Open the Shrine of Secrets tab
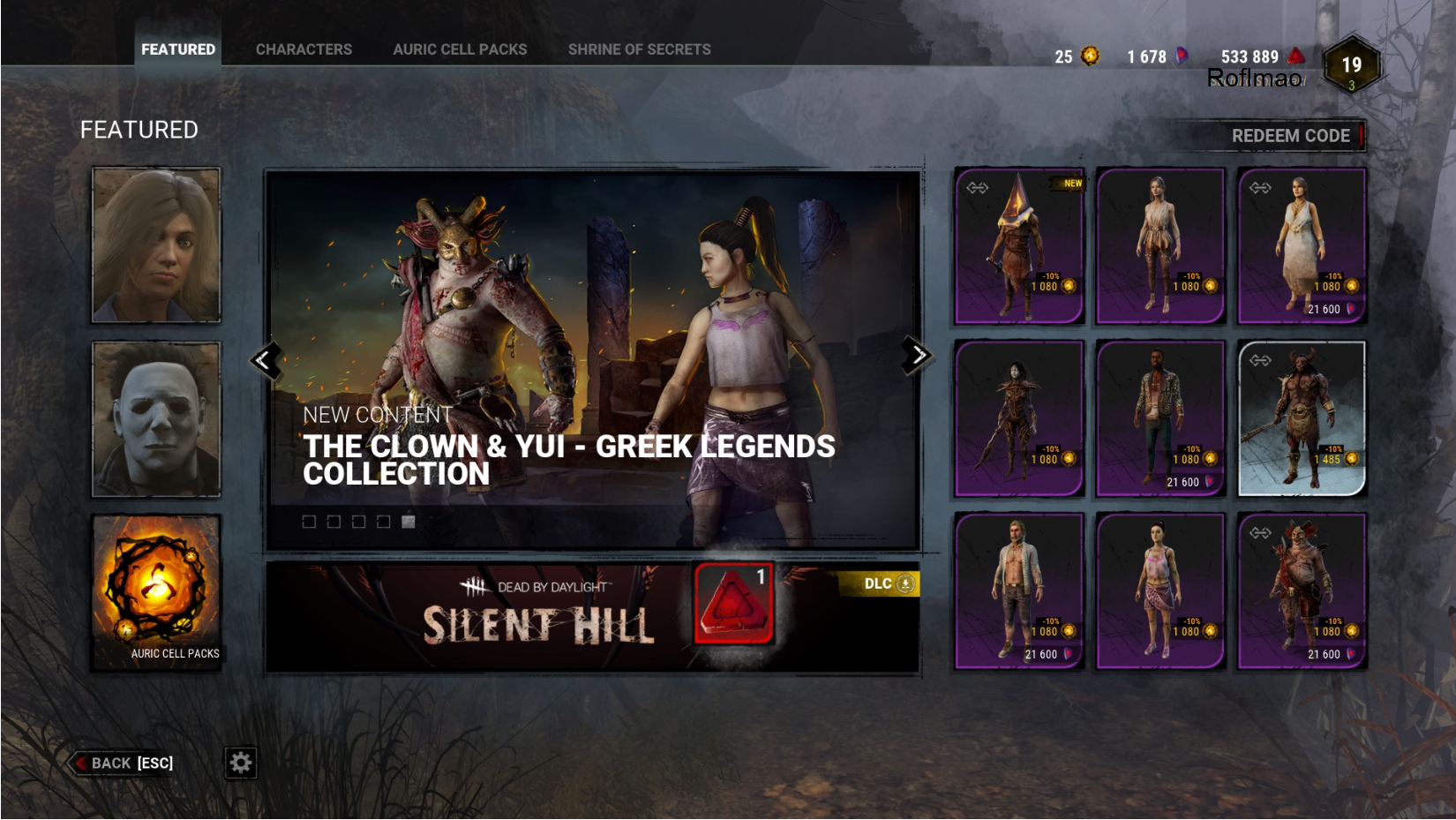This screenshot has height=820, width=1456. coord(639,49)
